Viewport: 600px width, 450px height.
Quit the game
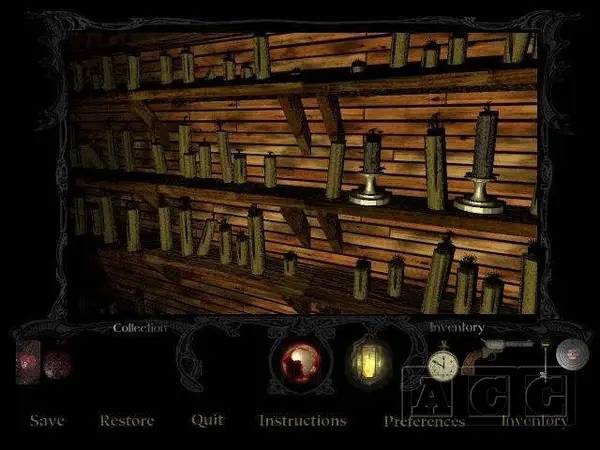(207, 420)
